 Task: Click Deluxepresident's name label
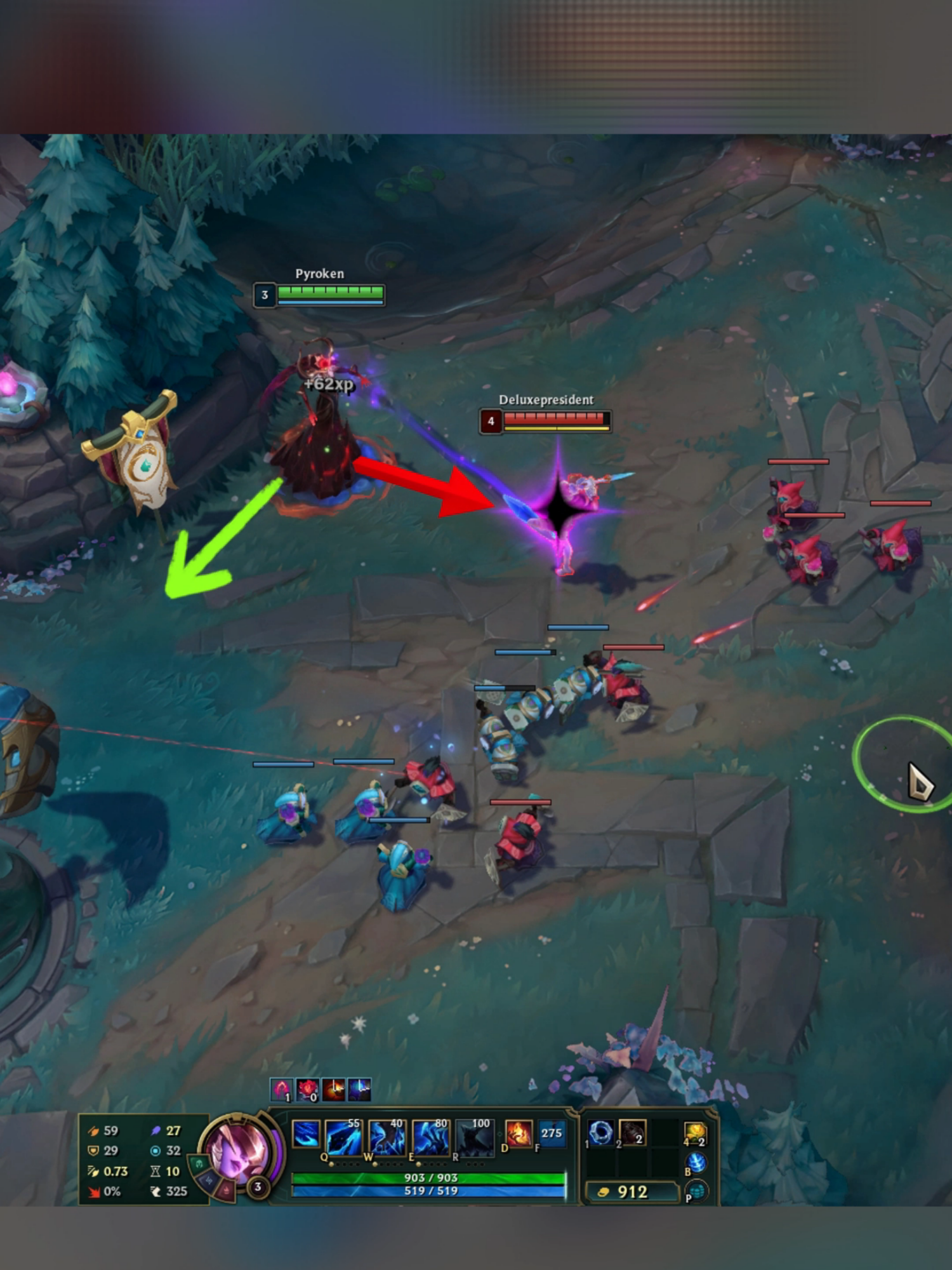pyautogui.click(x=546, y=401)
